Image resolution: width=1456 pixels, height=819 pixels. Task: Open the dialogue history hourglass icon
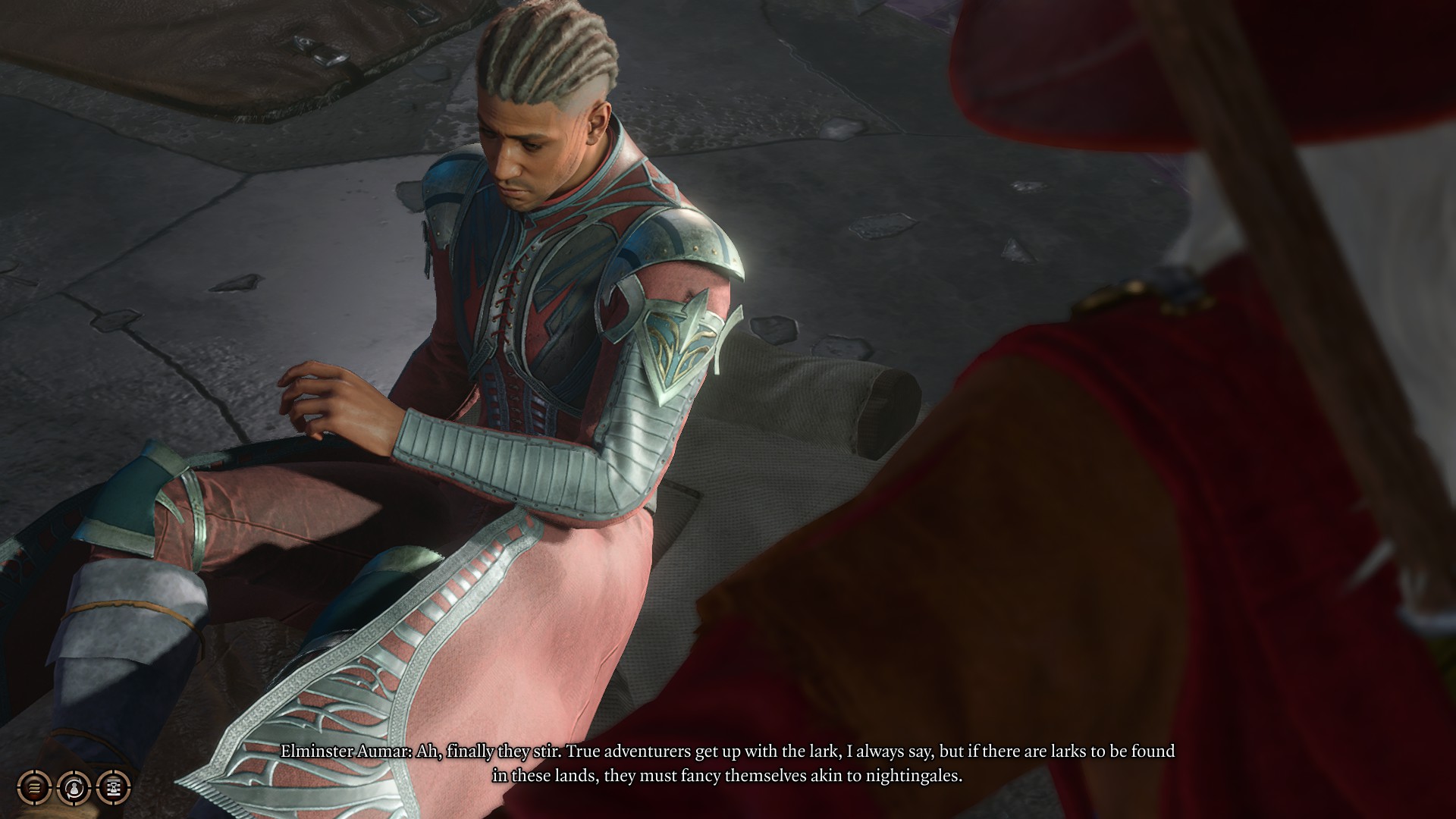pos(113,787)
